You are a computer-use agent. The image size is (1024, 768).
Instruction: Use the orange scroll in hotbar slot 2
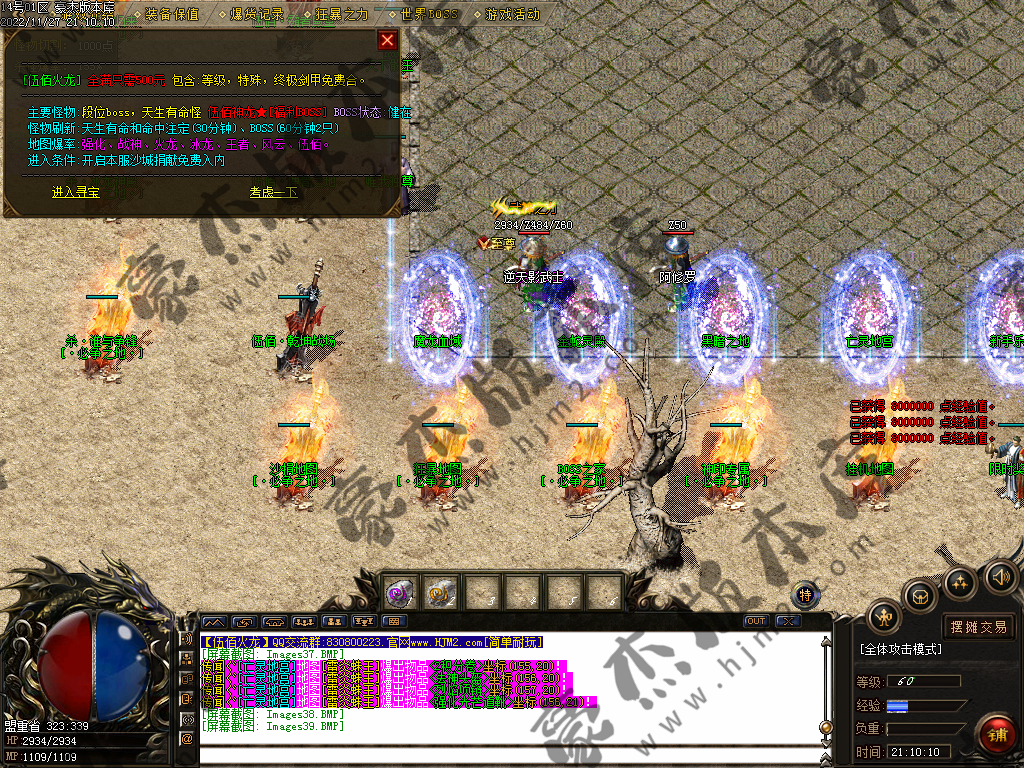click(x=440, y=593)
